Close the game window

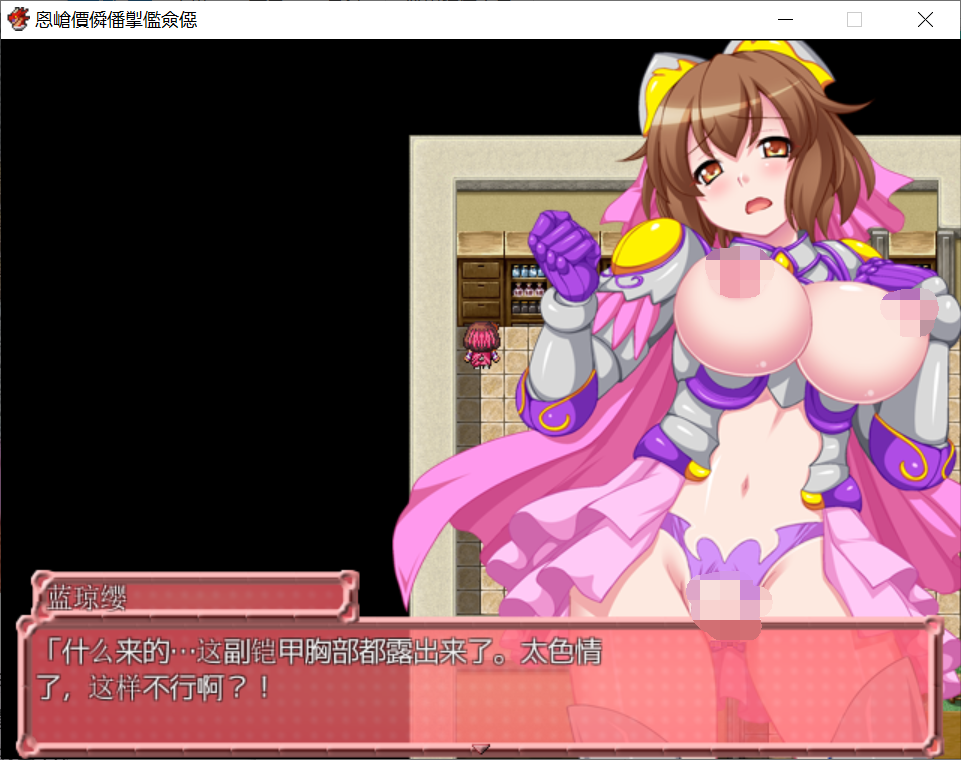pyautogui.click(x=924, y=19)
